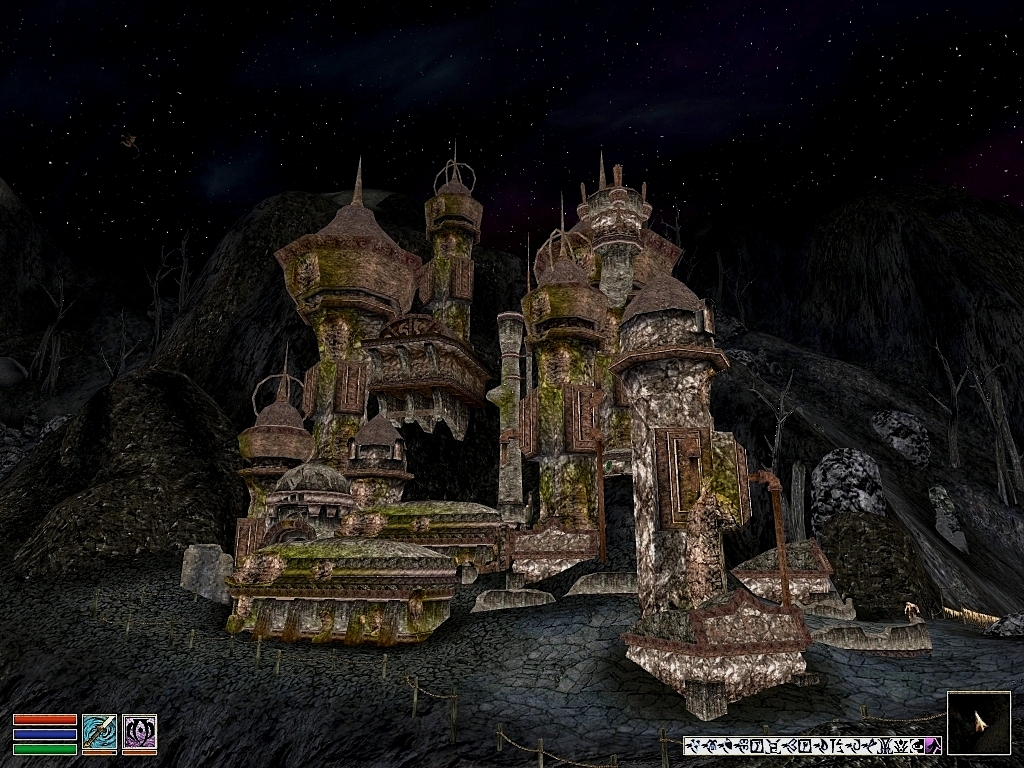
Task: Click the active magic effects icon strip
Action: pos(811,745)
